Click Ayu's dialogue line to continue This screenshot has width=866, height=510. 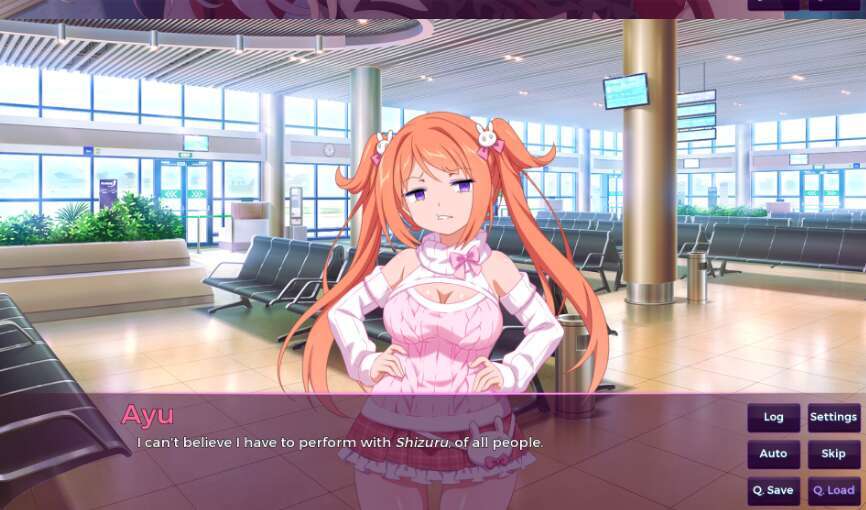click(x=340, y=442)
